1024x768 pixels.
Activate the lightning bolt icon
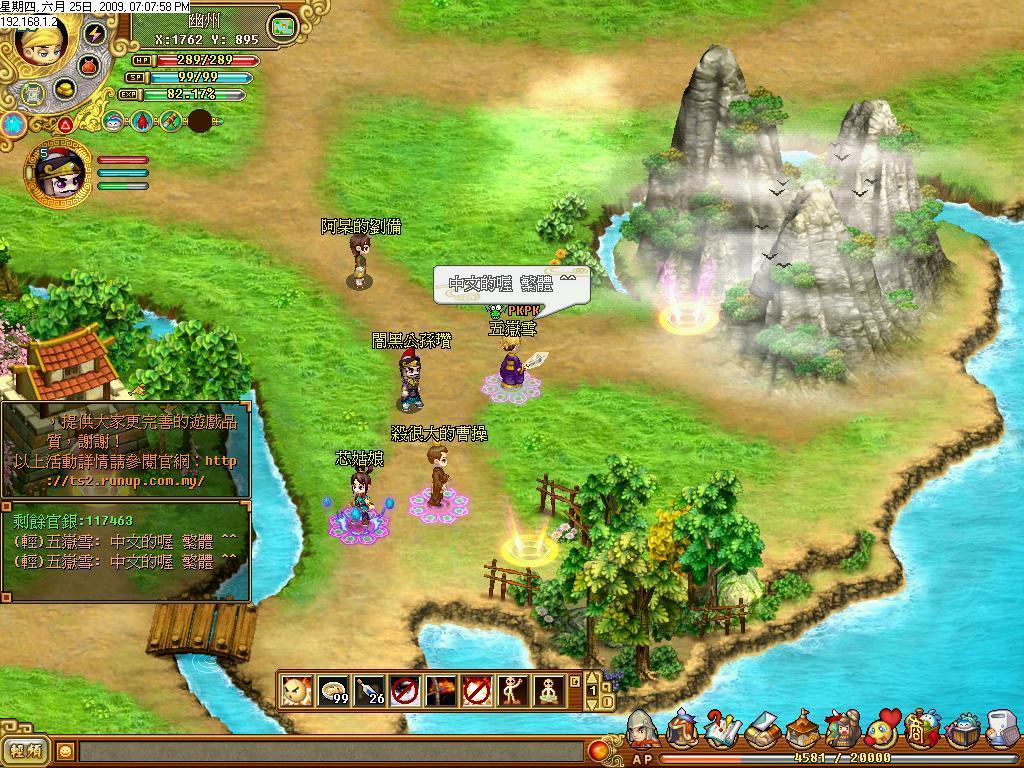(x=95, y=33)
